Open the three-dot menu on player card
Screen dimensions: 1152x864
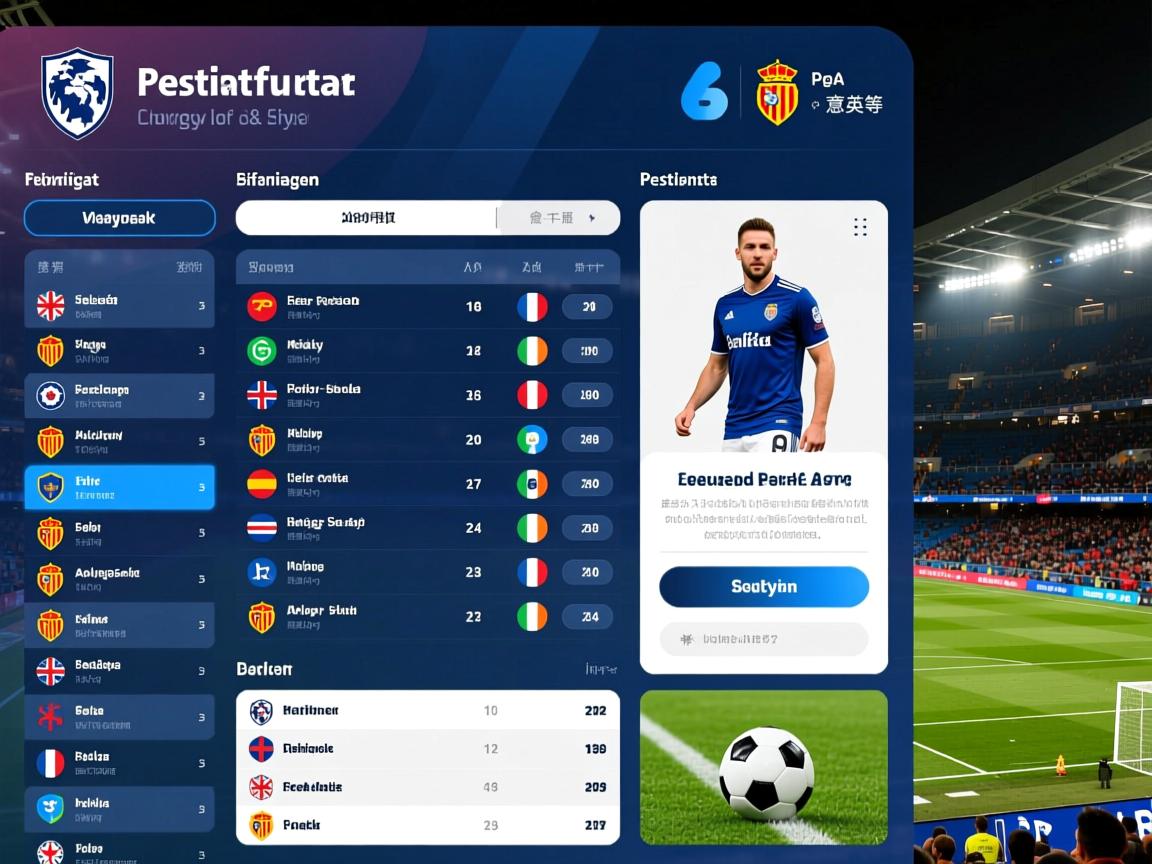(859, 227)
